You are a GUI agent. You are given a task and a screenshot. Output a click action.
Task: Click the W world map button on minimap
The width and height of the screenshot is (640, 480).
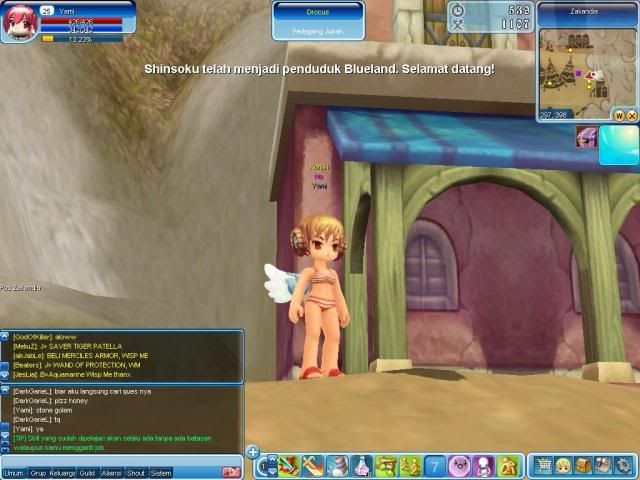pyautogui.click(x=619, y=115)
